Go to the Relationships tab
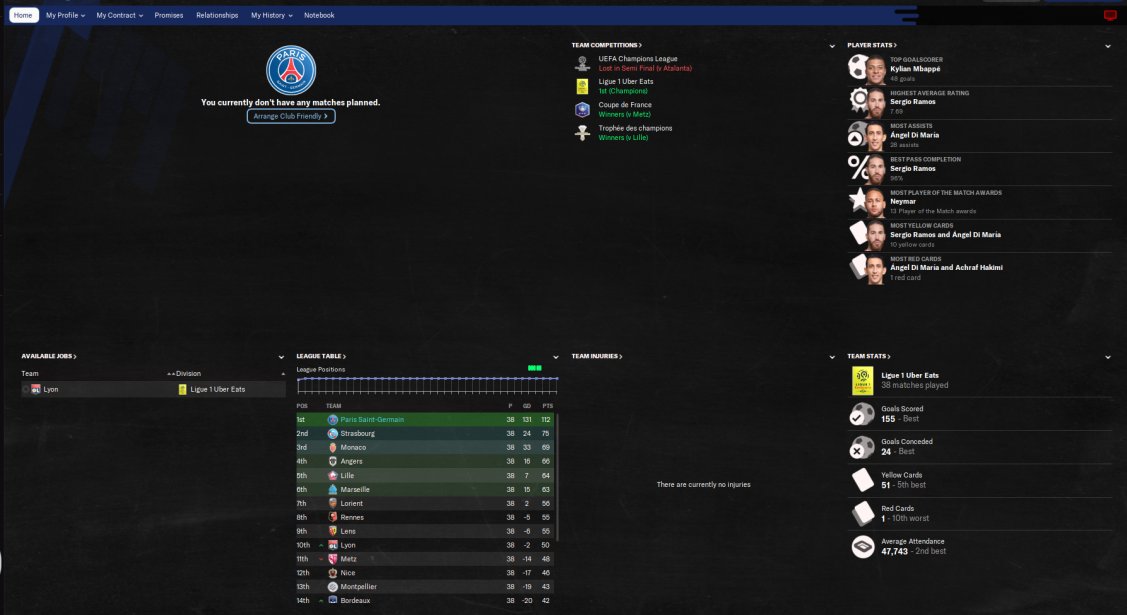This screenshot has width=1127, height=615. pos(217,15)
